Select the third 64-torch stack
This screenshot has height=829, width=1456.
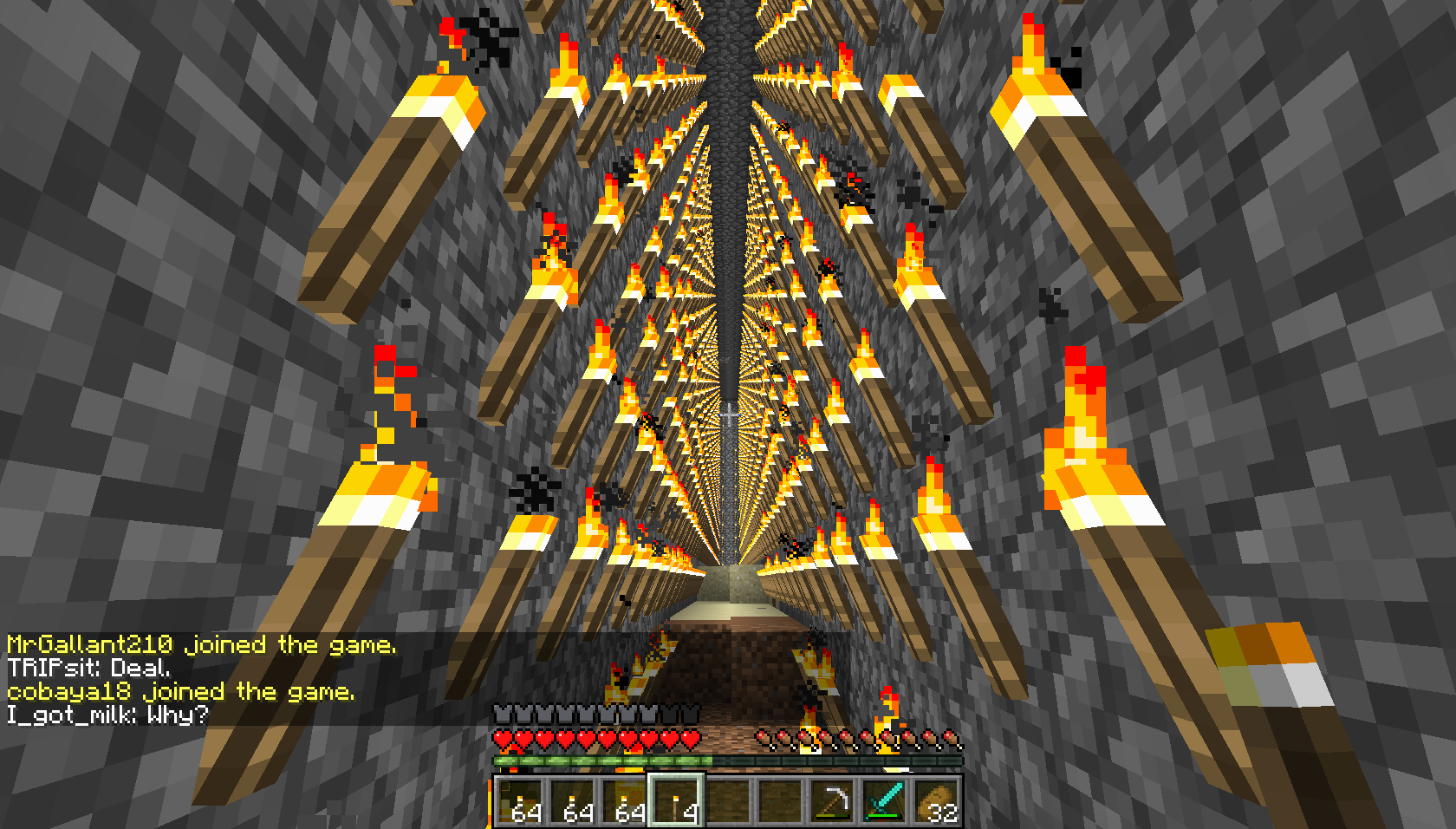(622, 802)
